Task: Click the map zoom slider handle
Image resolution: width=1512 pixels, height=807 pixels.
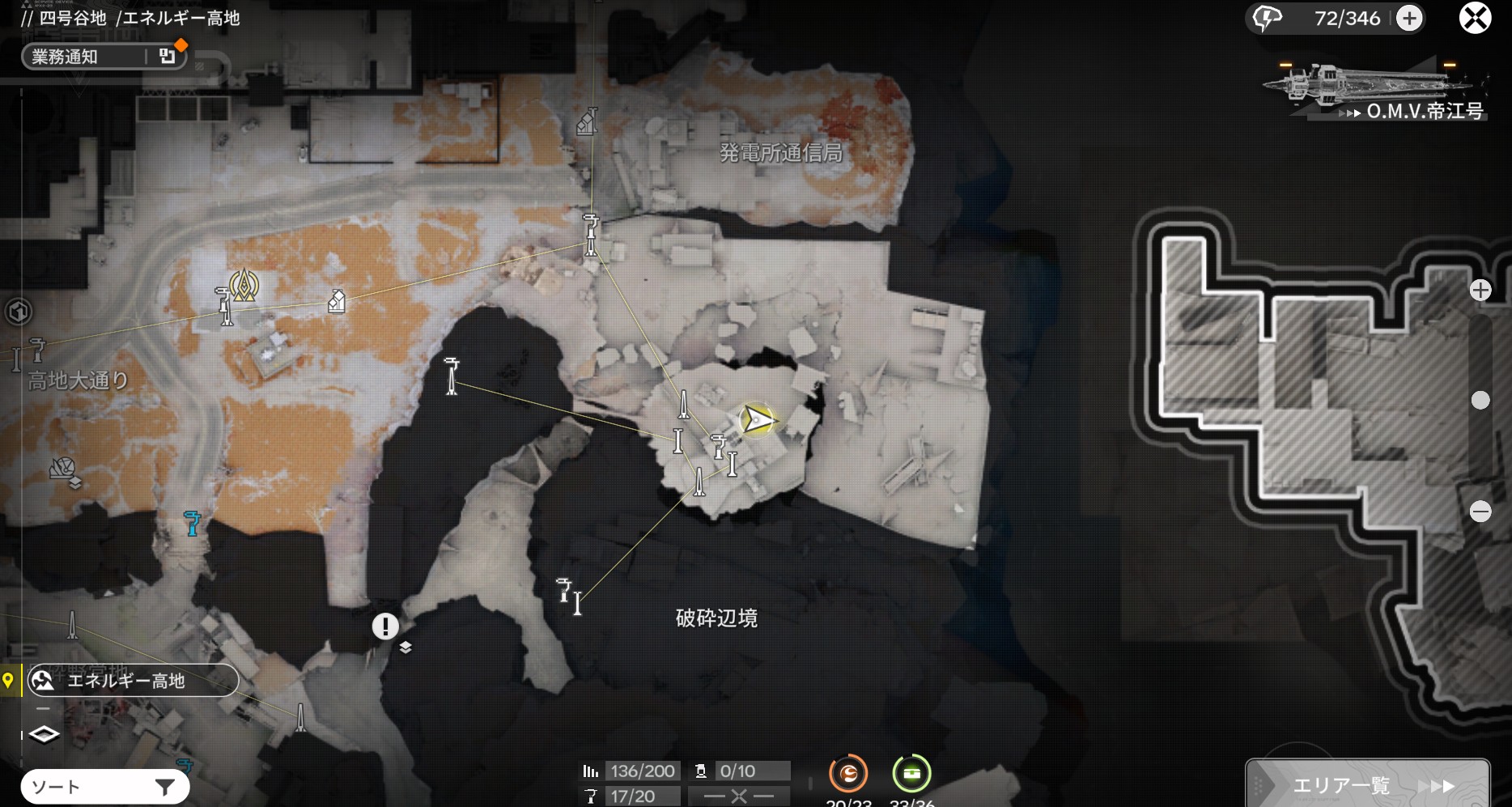Action: tap(1480, 401)
